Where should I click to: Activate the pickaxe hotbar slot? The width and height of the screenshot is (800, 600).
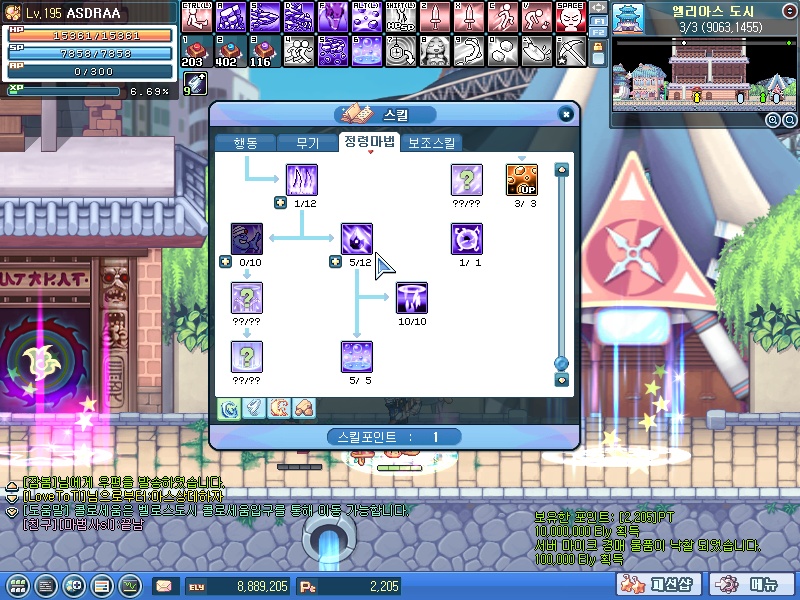tap(571, 49)
